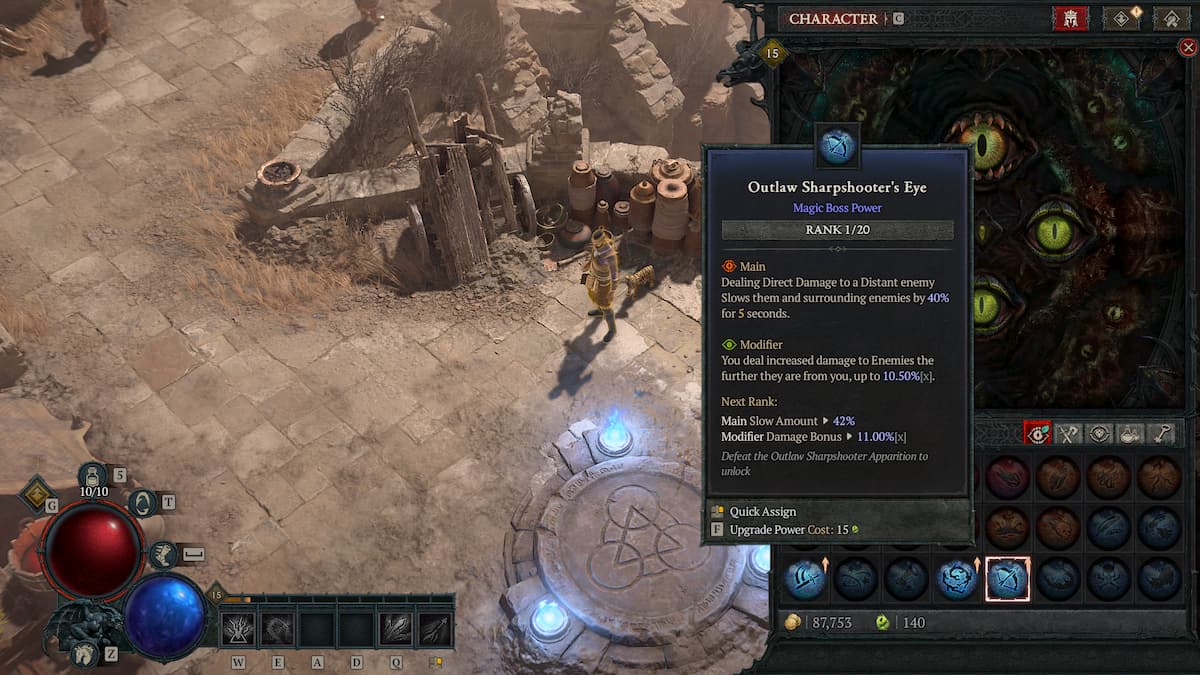The height and width of the screenshot is (675, 1200).
Task: Click the horse mount icon
Action: tap(86, 654)
